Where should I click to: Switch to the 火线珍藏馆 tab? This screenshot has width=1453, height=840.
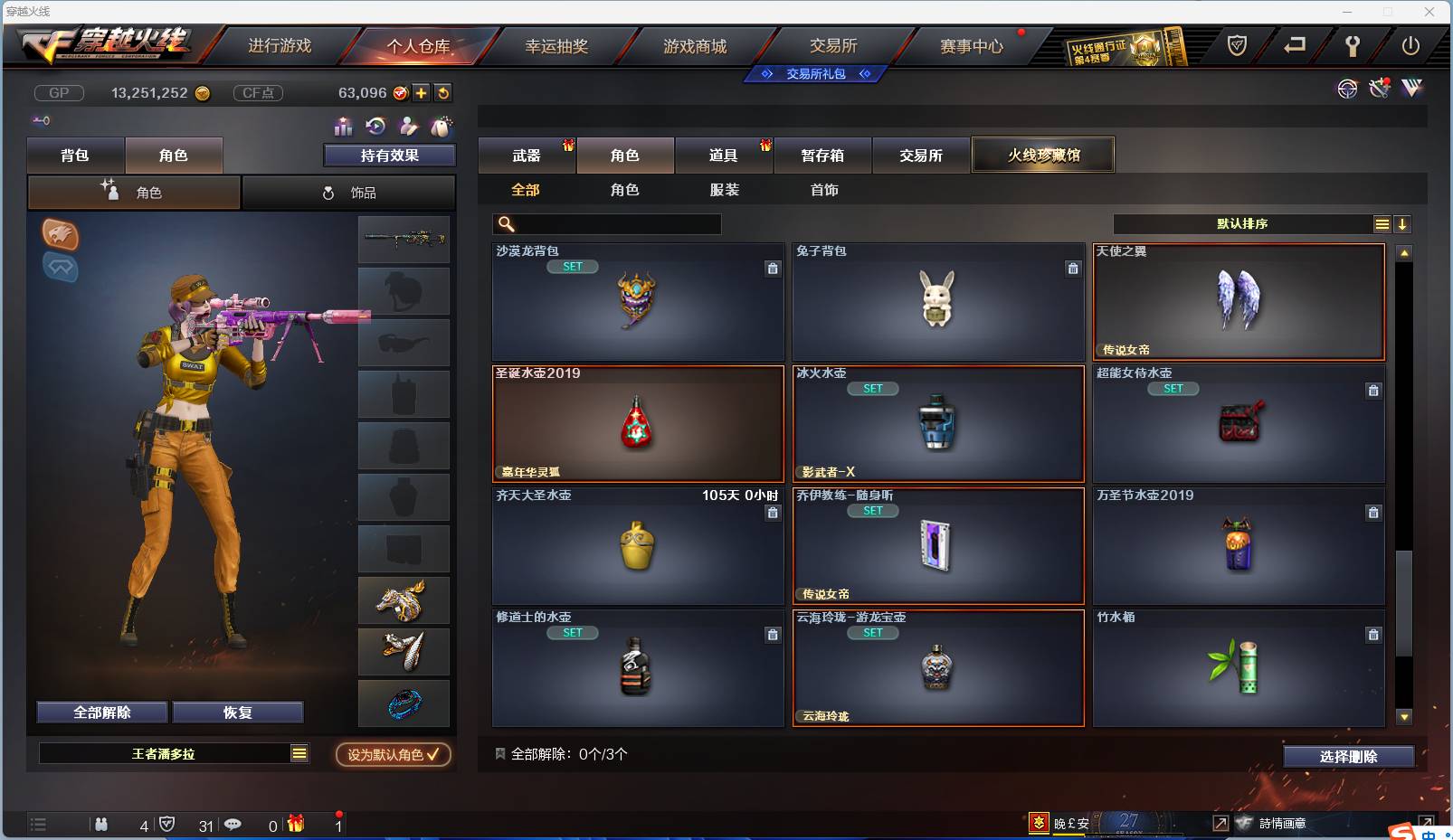tap(1043, 155)
